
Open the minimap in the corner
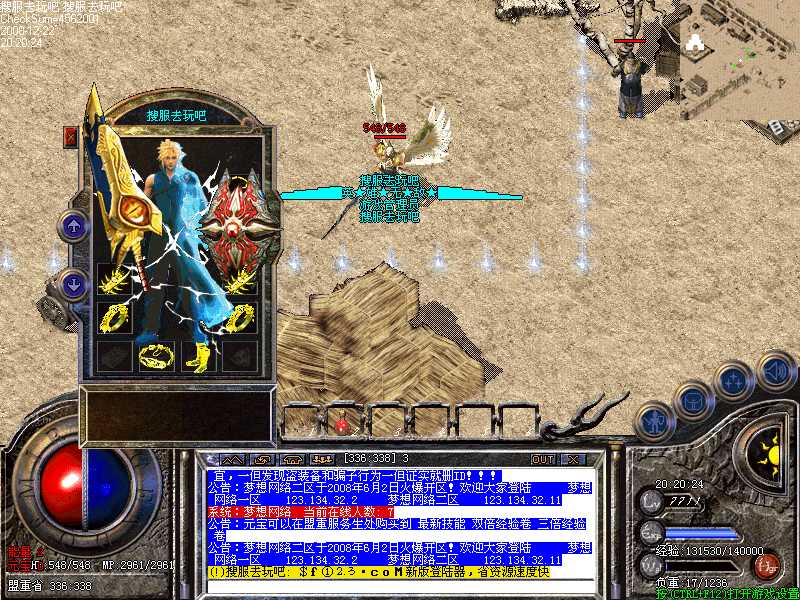739,60
